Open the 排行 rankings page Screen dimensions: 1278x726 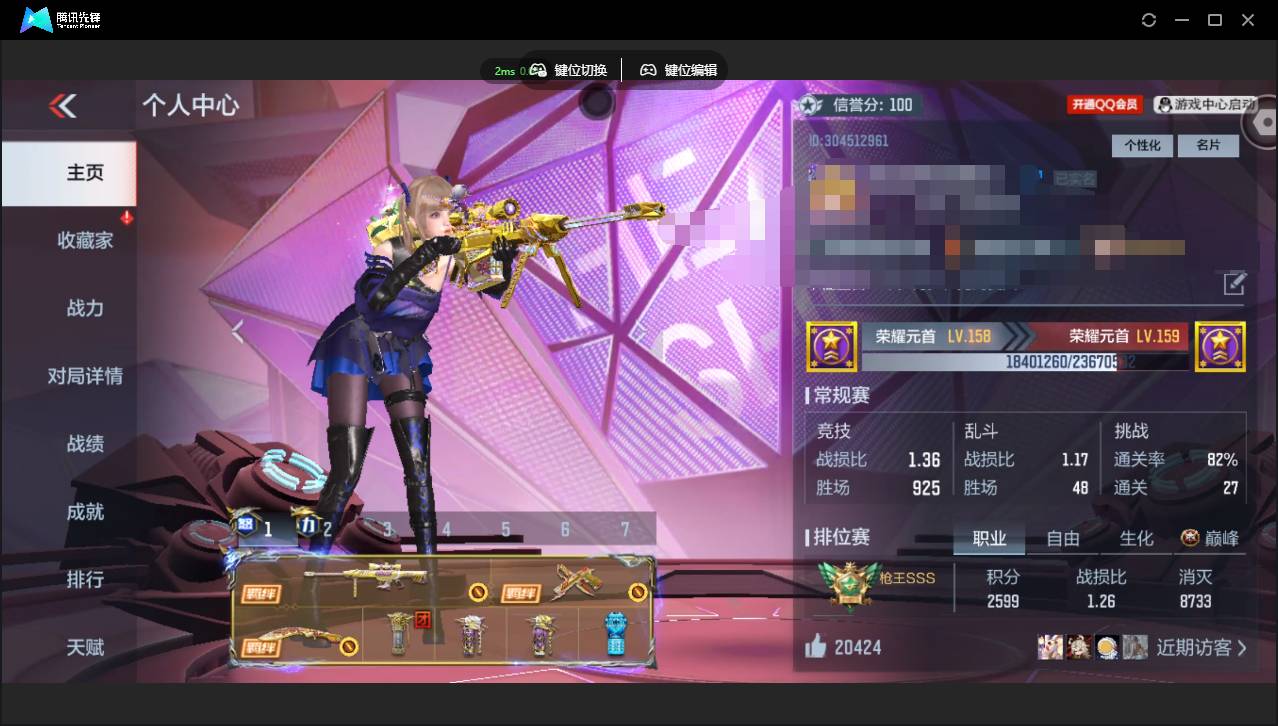click(85, 579)
